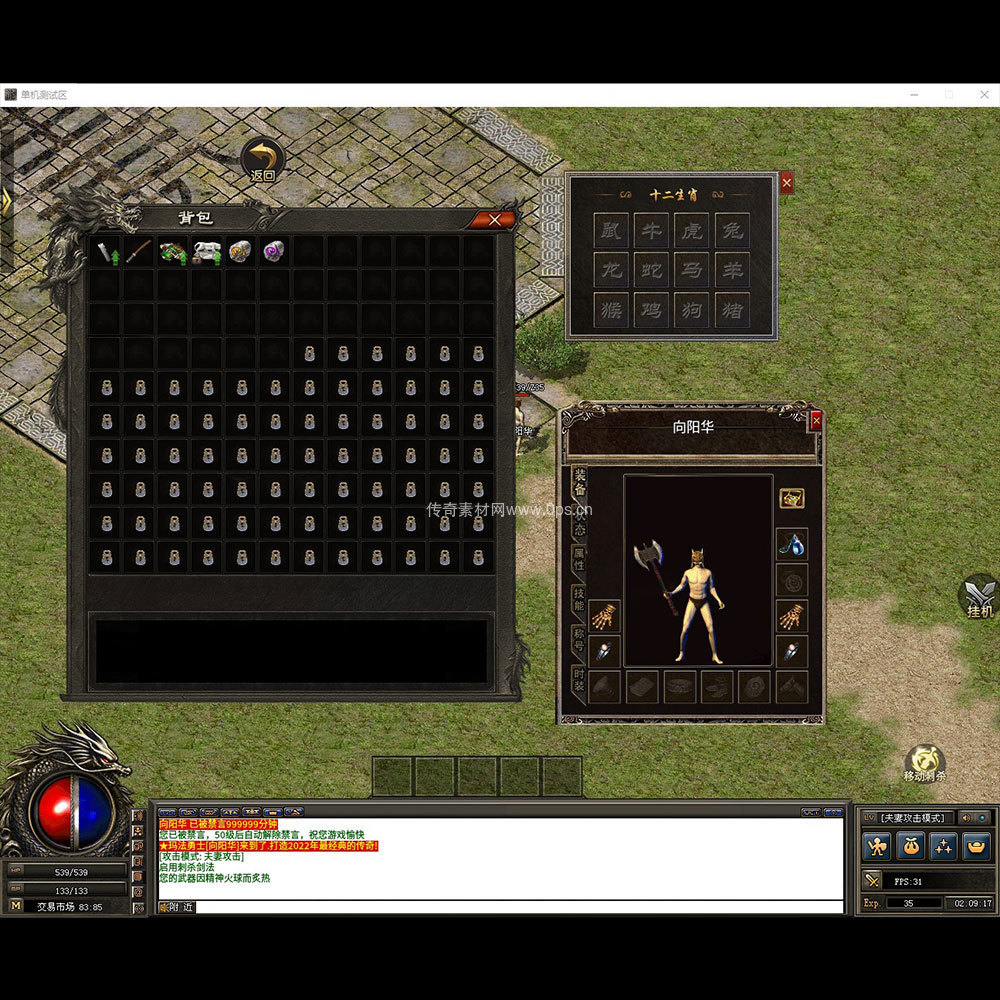This screenshot has height=1000, width=1000.
Task: Select the 虎 zodiac tile
Action: [x=692, y=231]
